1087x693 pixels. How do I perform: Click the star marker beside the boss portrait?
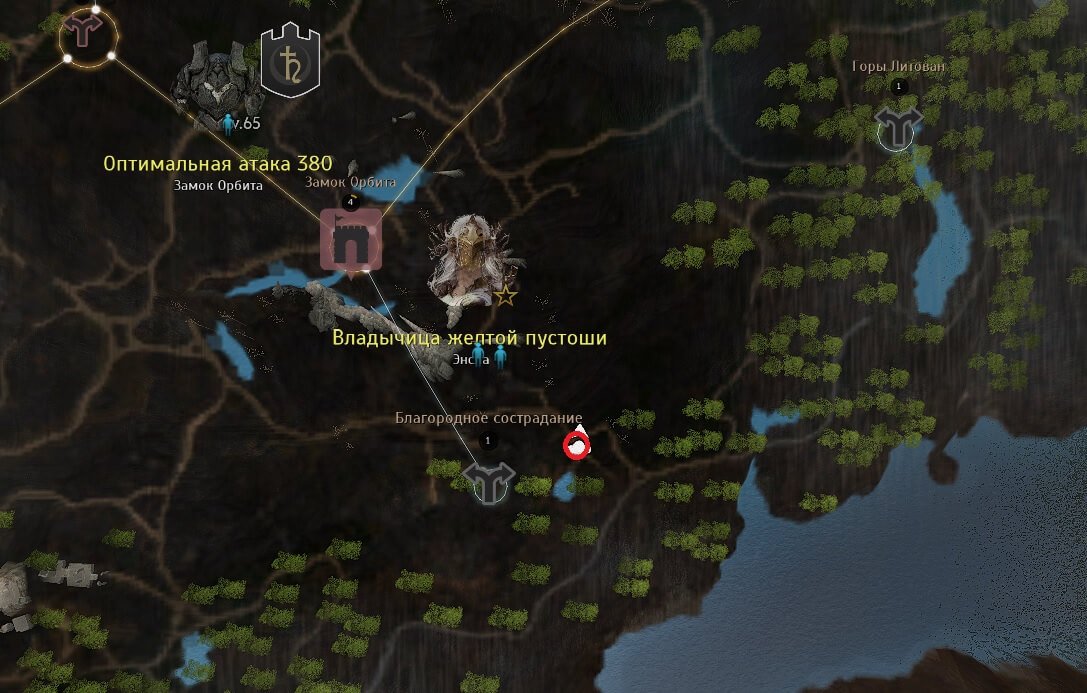(x=506, y=295)
